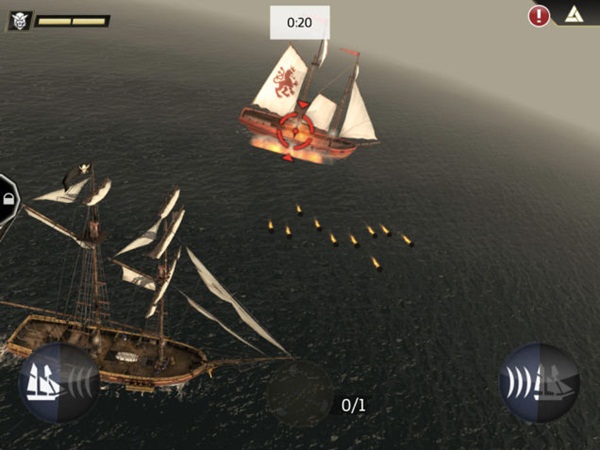Fire the left-side broadside cannons button
This screenshot has height=450, width=600.
(x=58, y=383)
